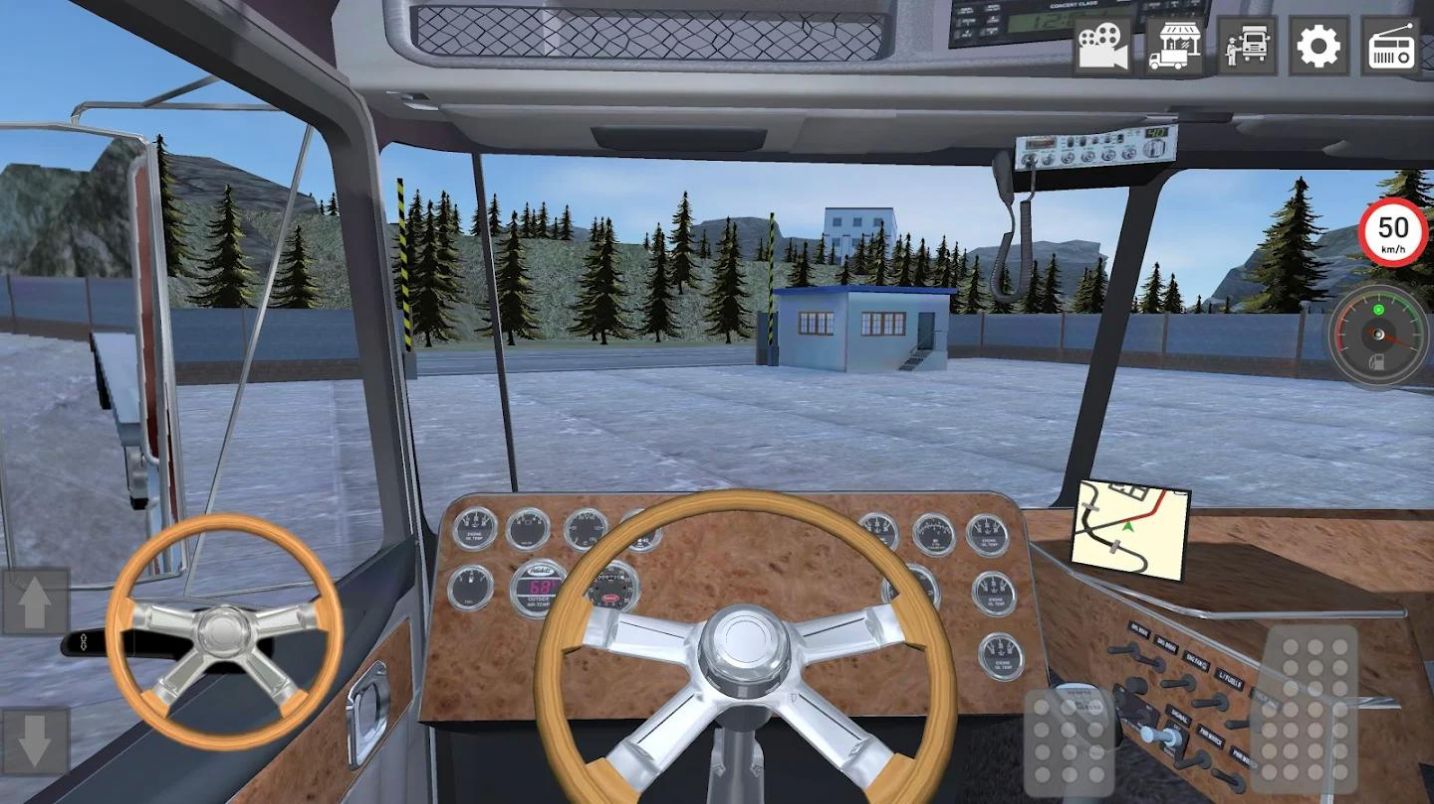Tap the driver and truck icon
This screenshot has height=804, width=1434.
pyautogui.click(x=1247, y=46)
